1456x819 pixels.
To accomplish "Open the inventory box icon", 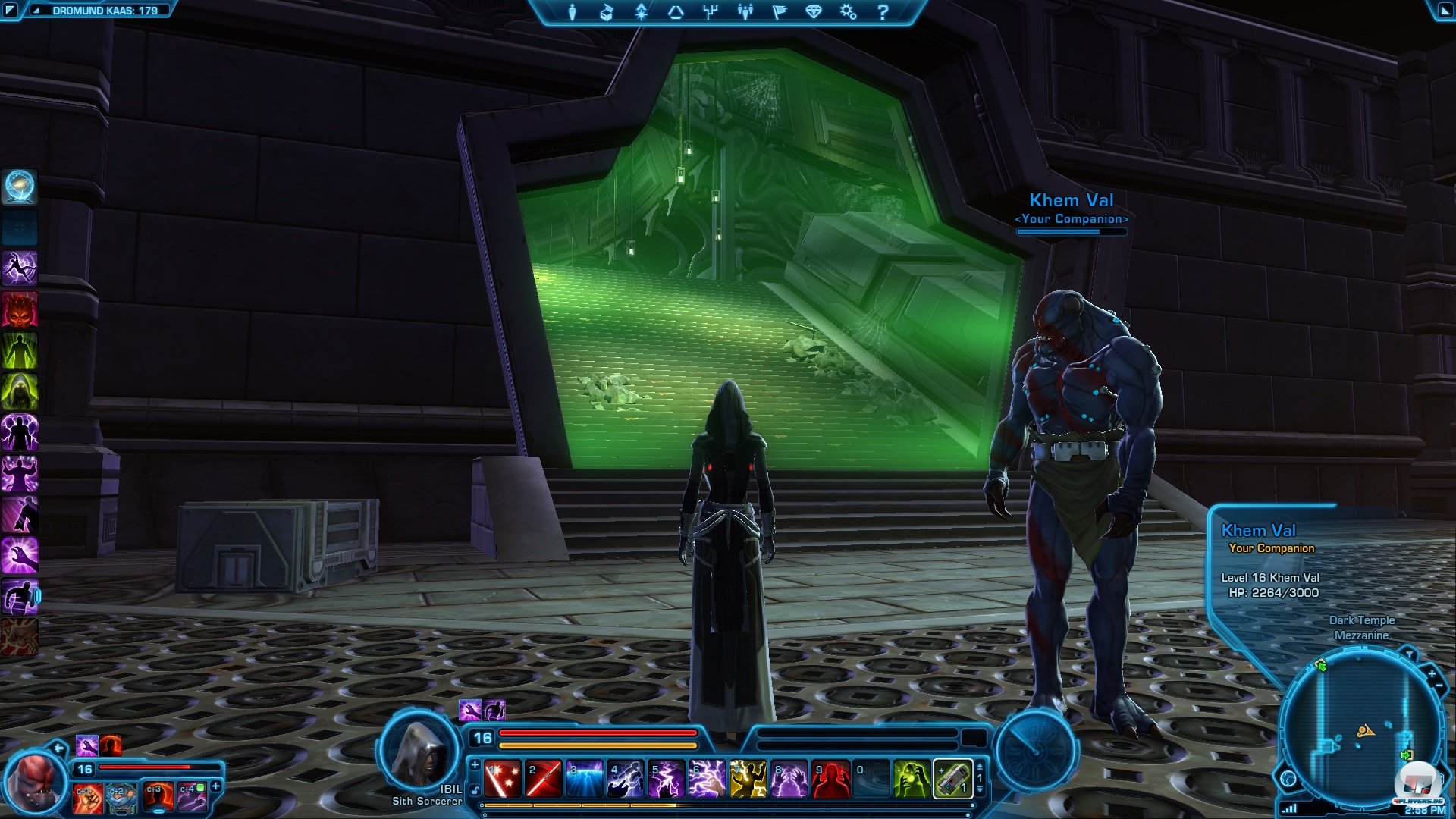I will (607, 12).
